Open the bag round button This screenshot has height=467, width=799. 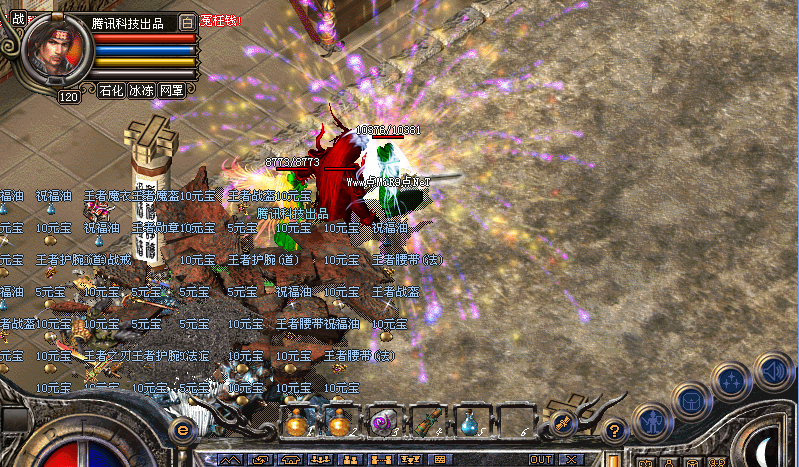(690, 401)
